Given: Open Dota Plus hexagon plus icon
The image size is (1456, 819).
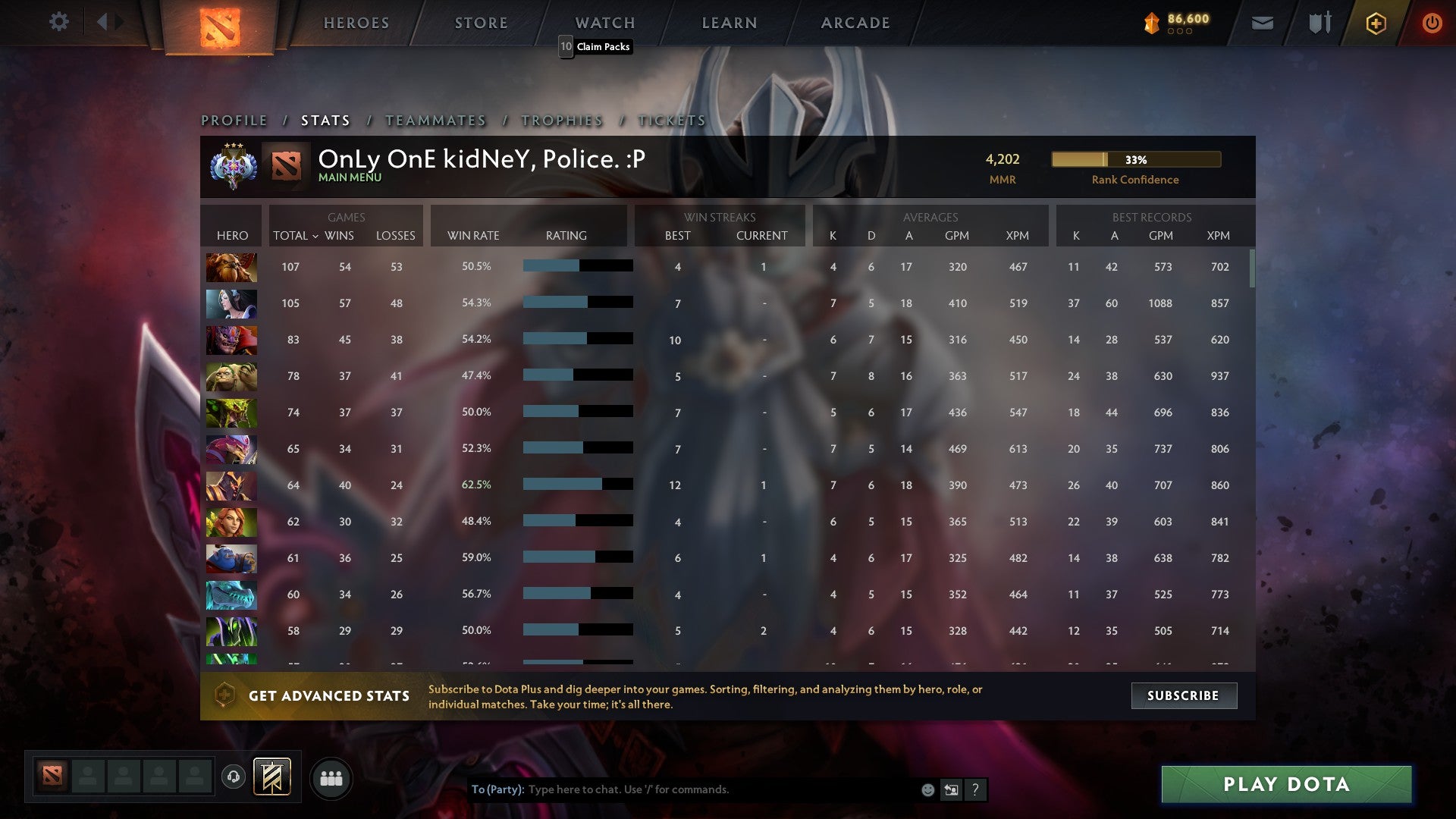Looking at the screenshot, I should click(x=1376, y=23).
